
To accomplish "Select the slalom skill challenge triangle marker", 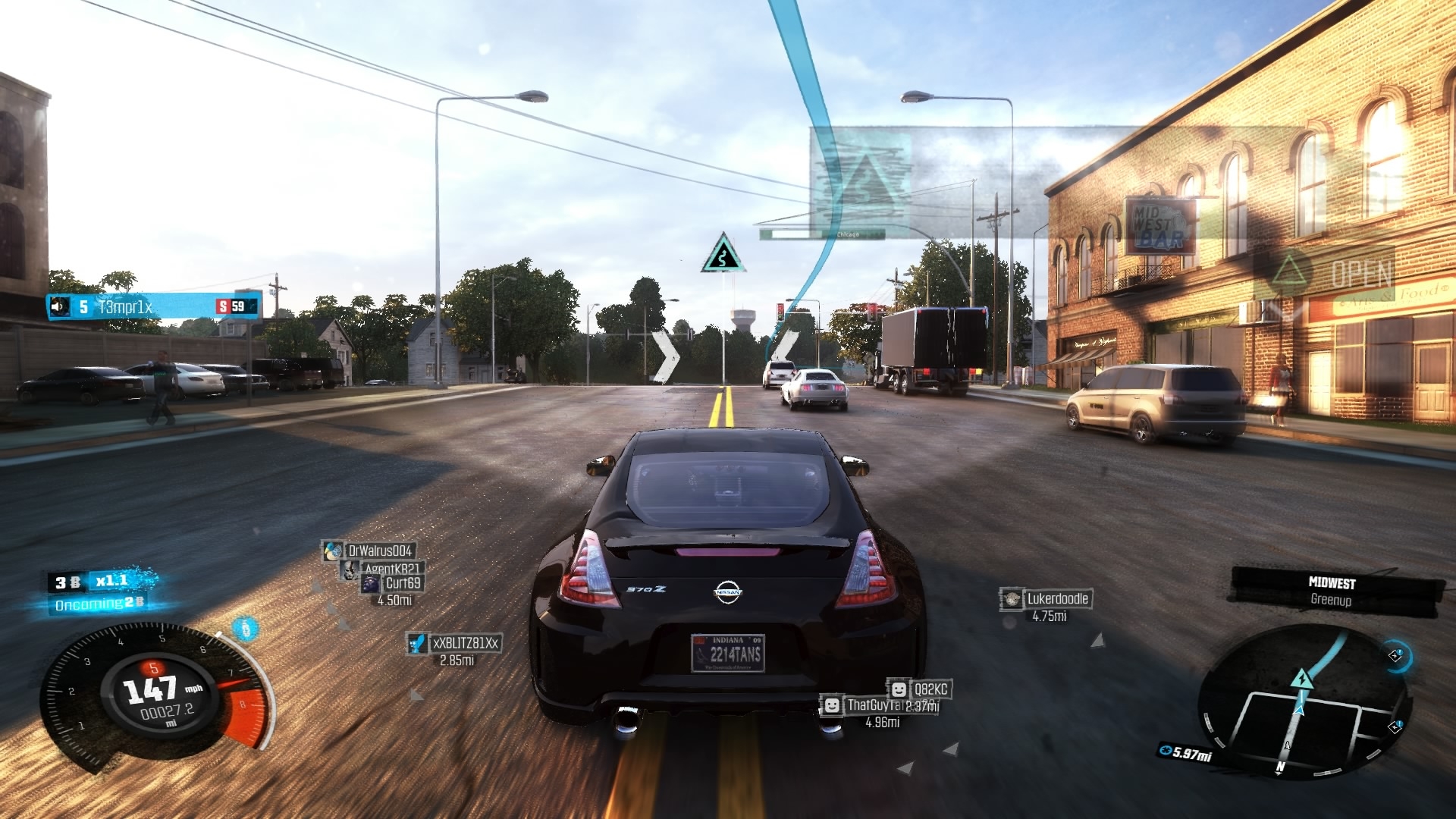I will (723, 254).
